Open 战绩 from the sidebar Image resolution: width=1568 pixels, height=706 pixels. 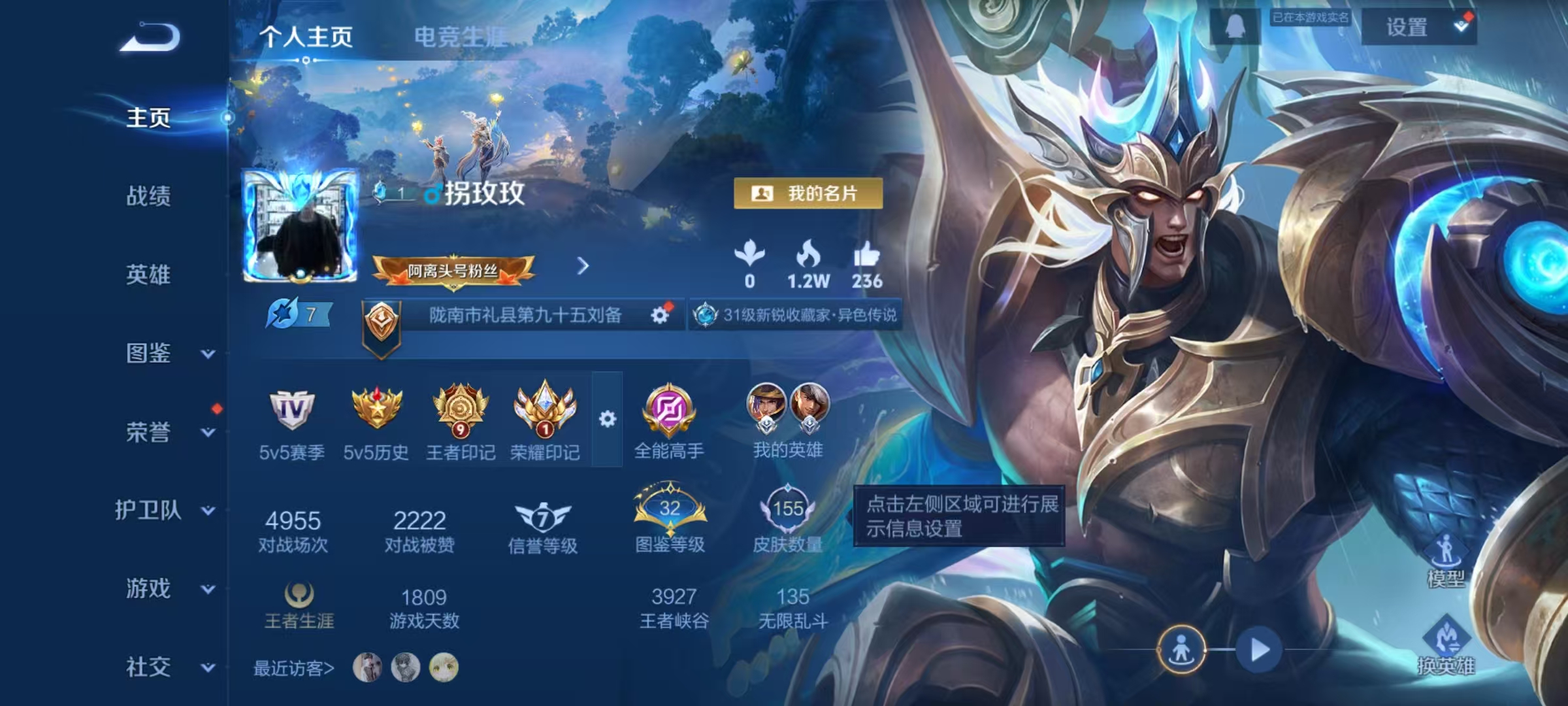coord(148,196)
